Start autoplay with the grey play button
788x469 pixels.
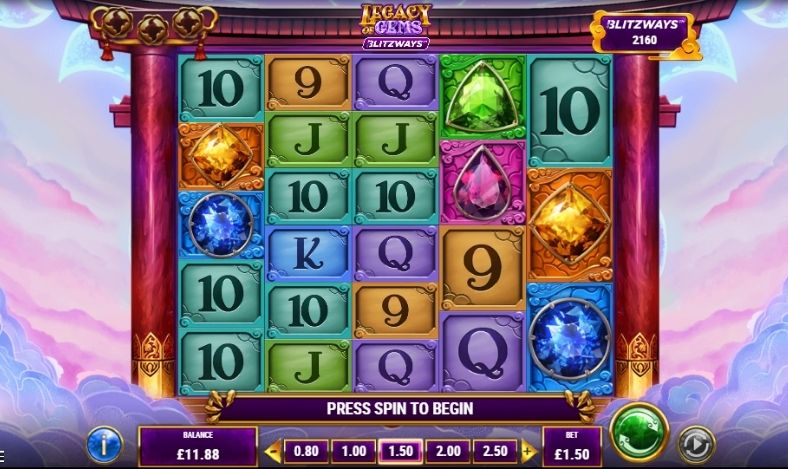[697, 443]
